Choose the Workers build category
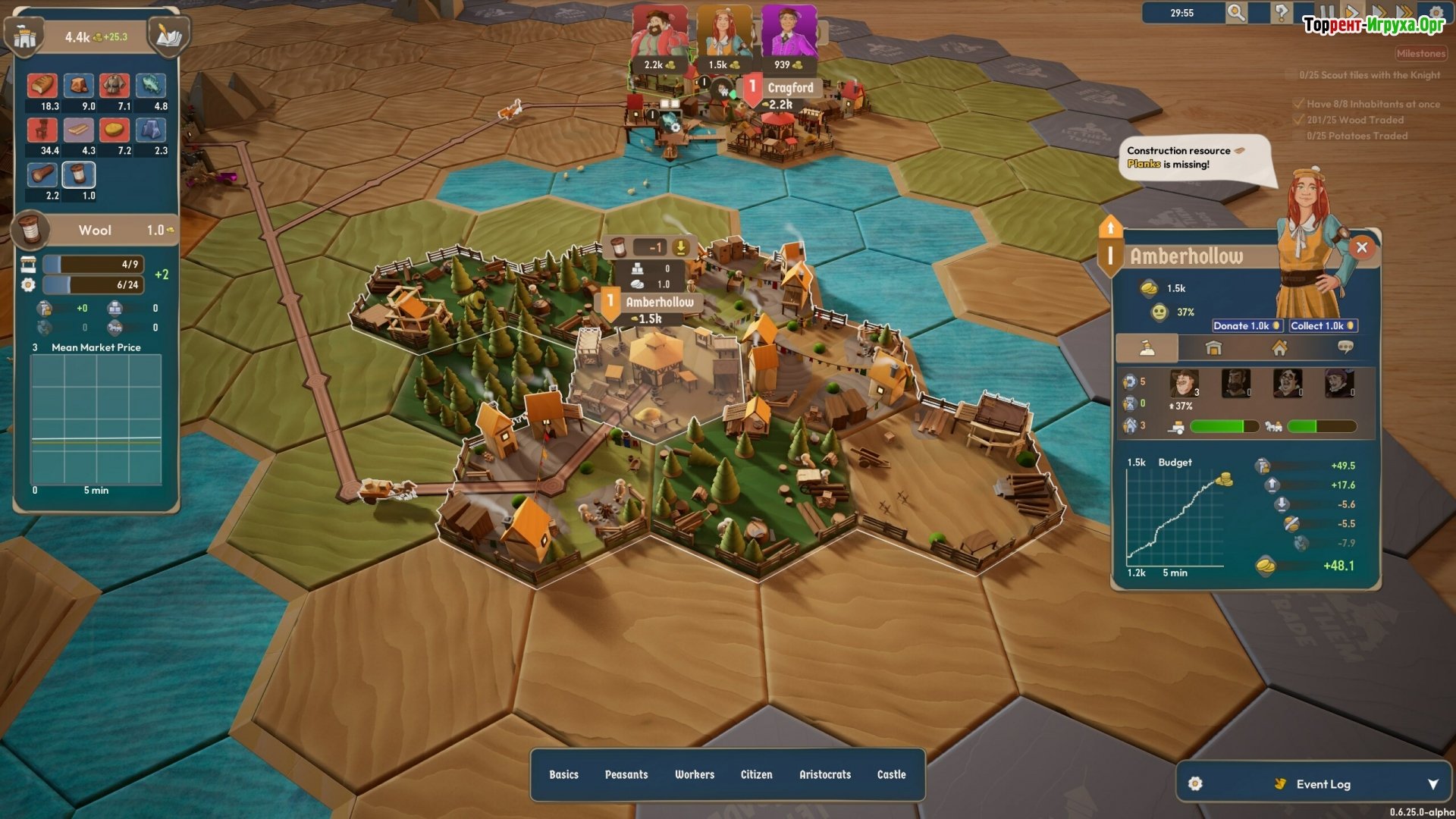Viewport: 1456px width, 819px height. click(695, 774)
